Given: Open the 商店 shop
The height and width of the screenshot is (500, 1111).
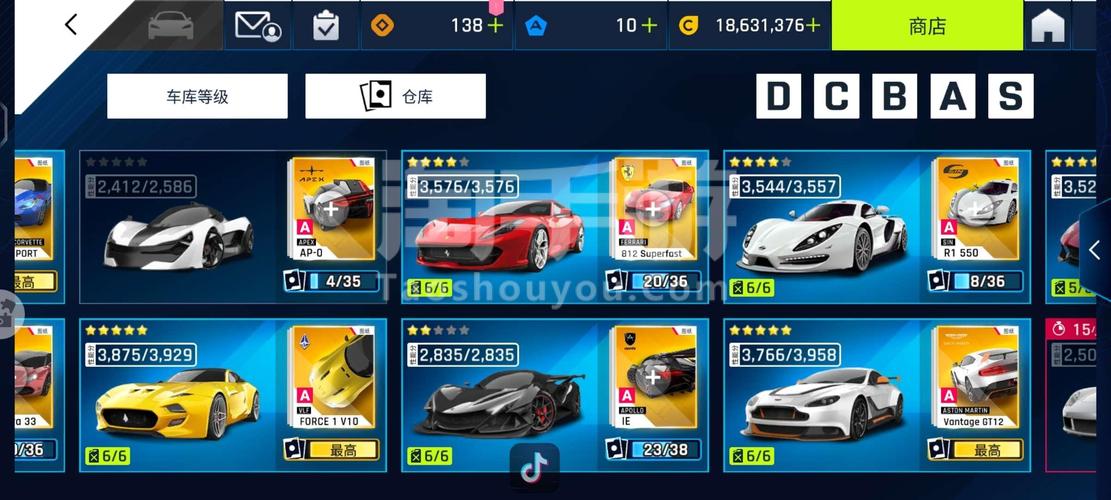Looking at the screenshot, I should tap(927, 26).
